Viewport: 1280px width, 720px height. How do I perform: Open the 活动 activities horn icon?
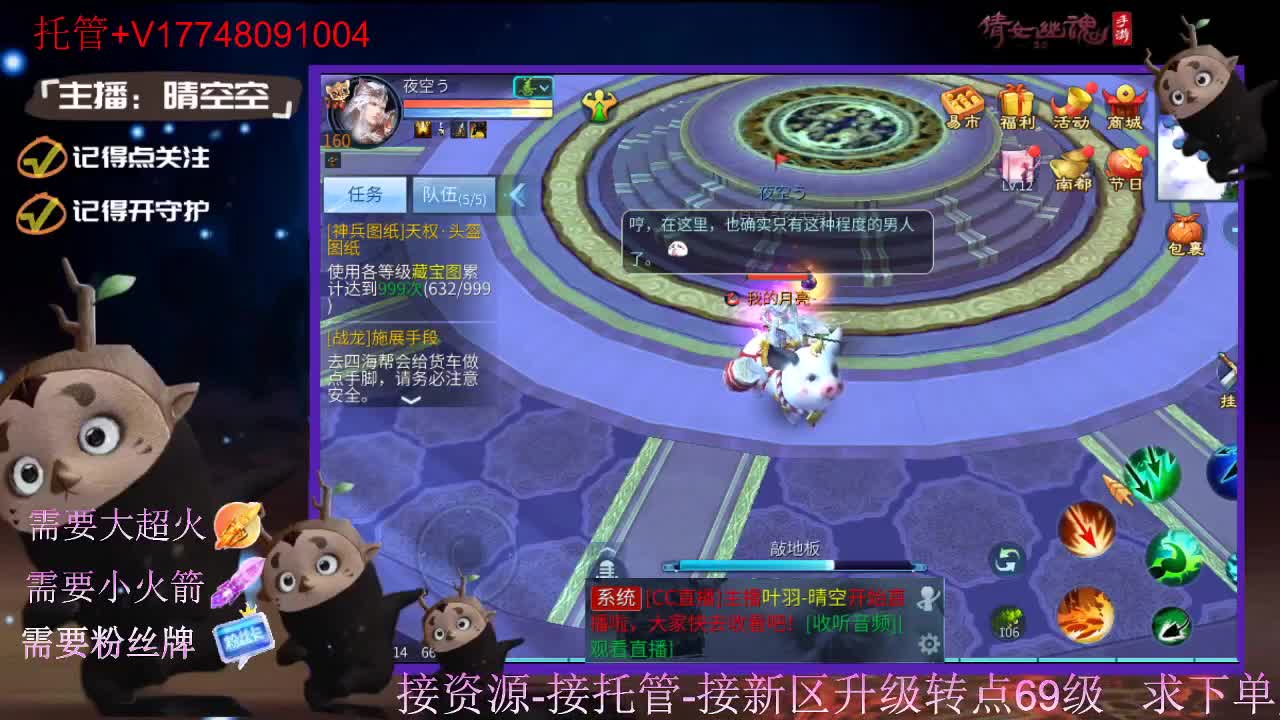click(x=1074, y=100)
